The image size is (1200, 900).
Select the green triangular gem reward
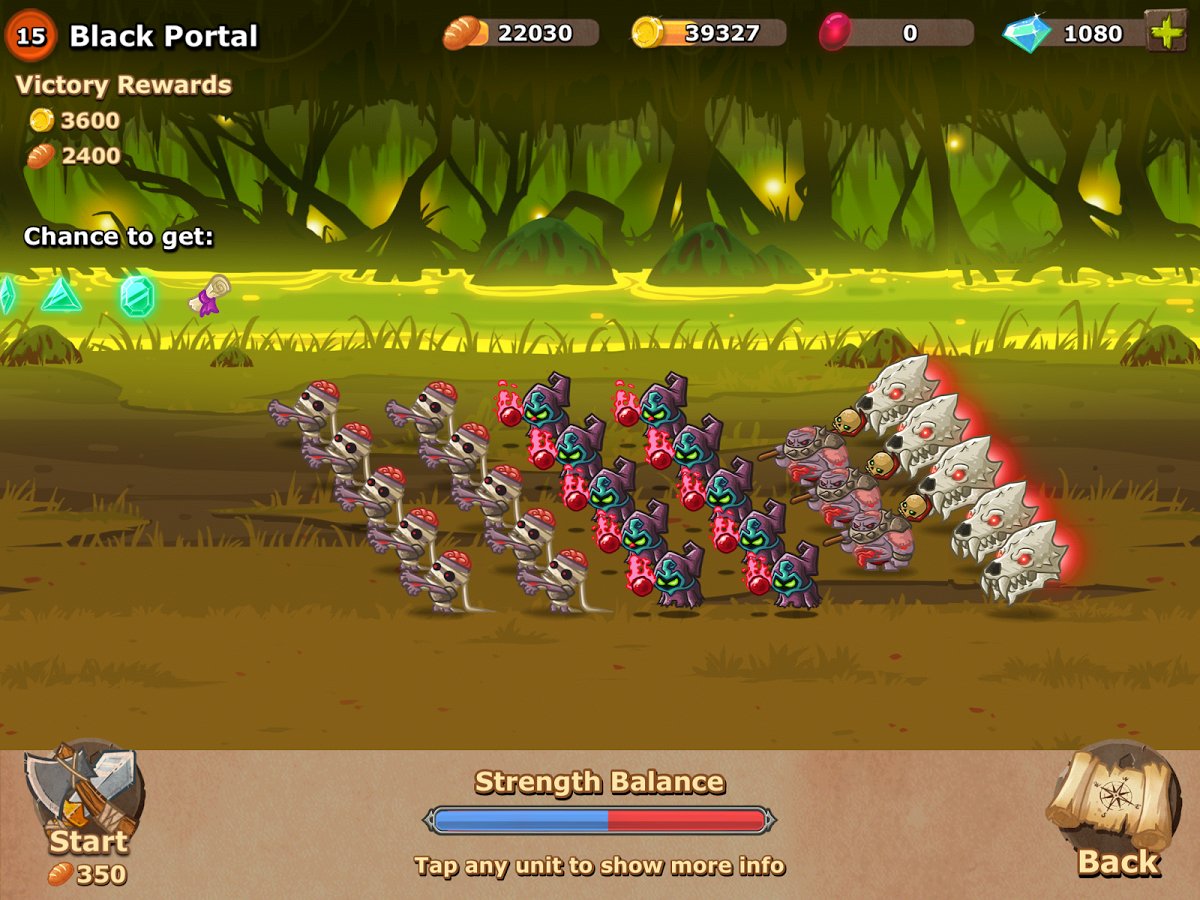pos(61,294)
